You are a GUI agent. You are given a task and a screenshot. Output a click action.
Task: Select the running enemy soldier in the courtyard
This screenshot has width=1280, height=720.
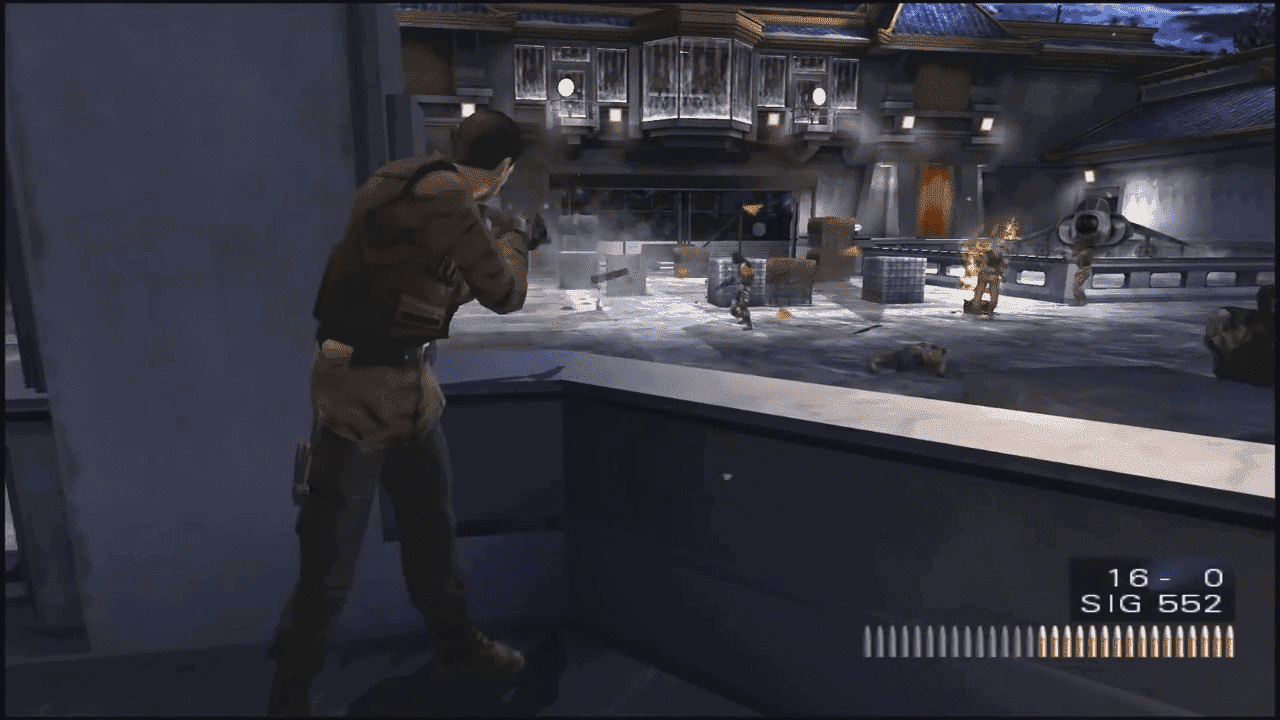tap(743, 291)
